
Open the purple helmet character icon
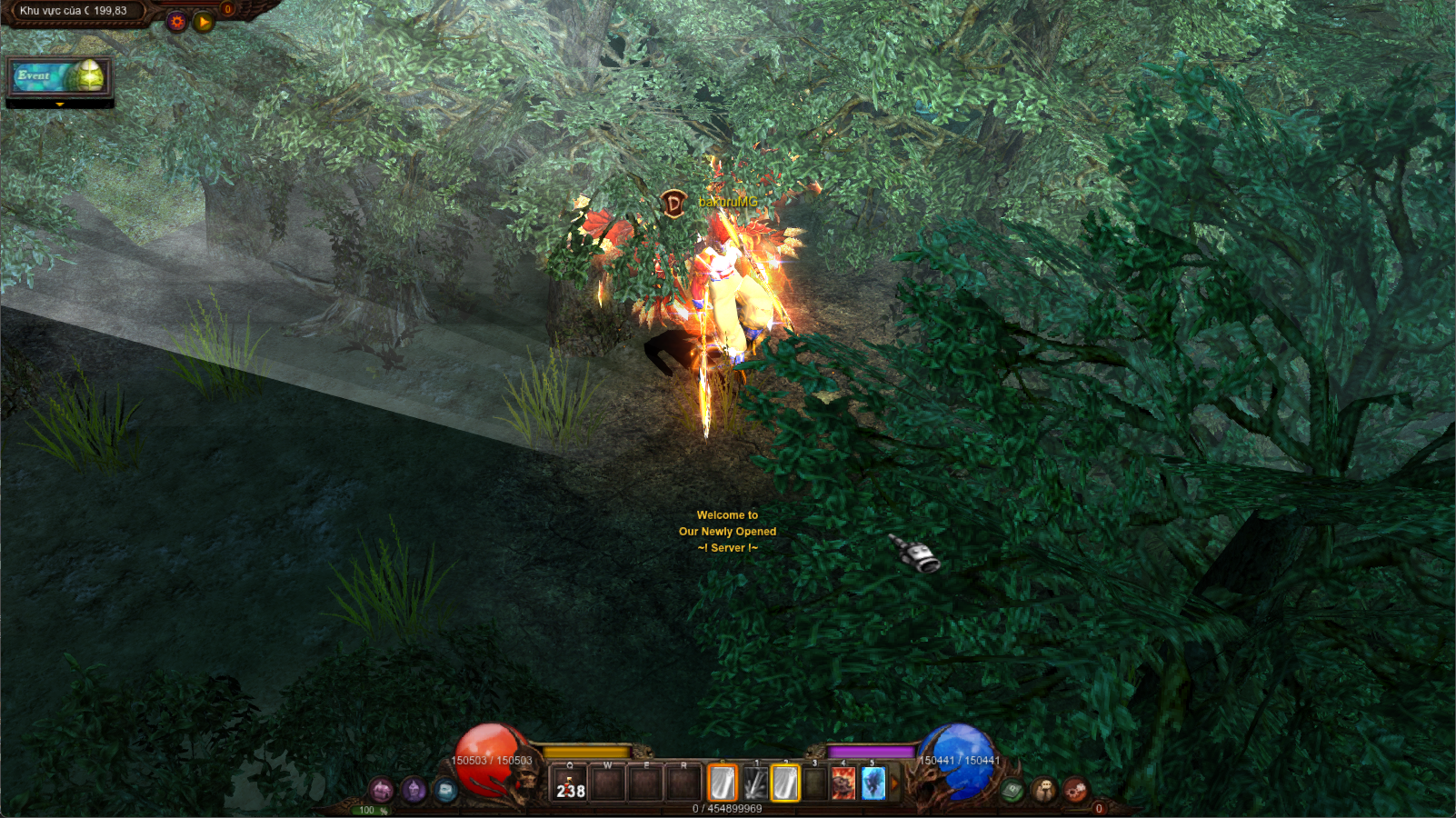(x=414, y=790)
